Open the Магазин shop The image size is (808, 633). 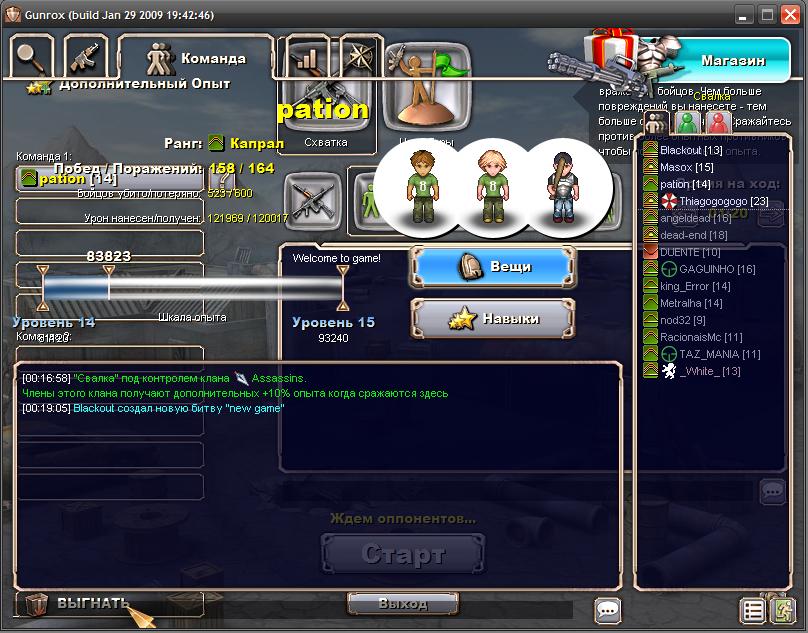[x=732, y=60]
